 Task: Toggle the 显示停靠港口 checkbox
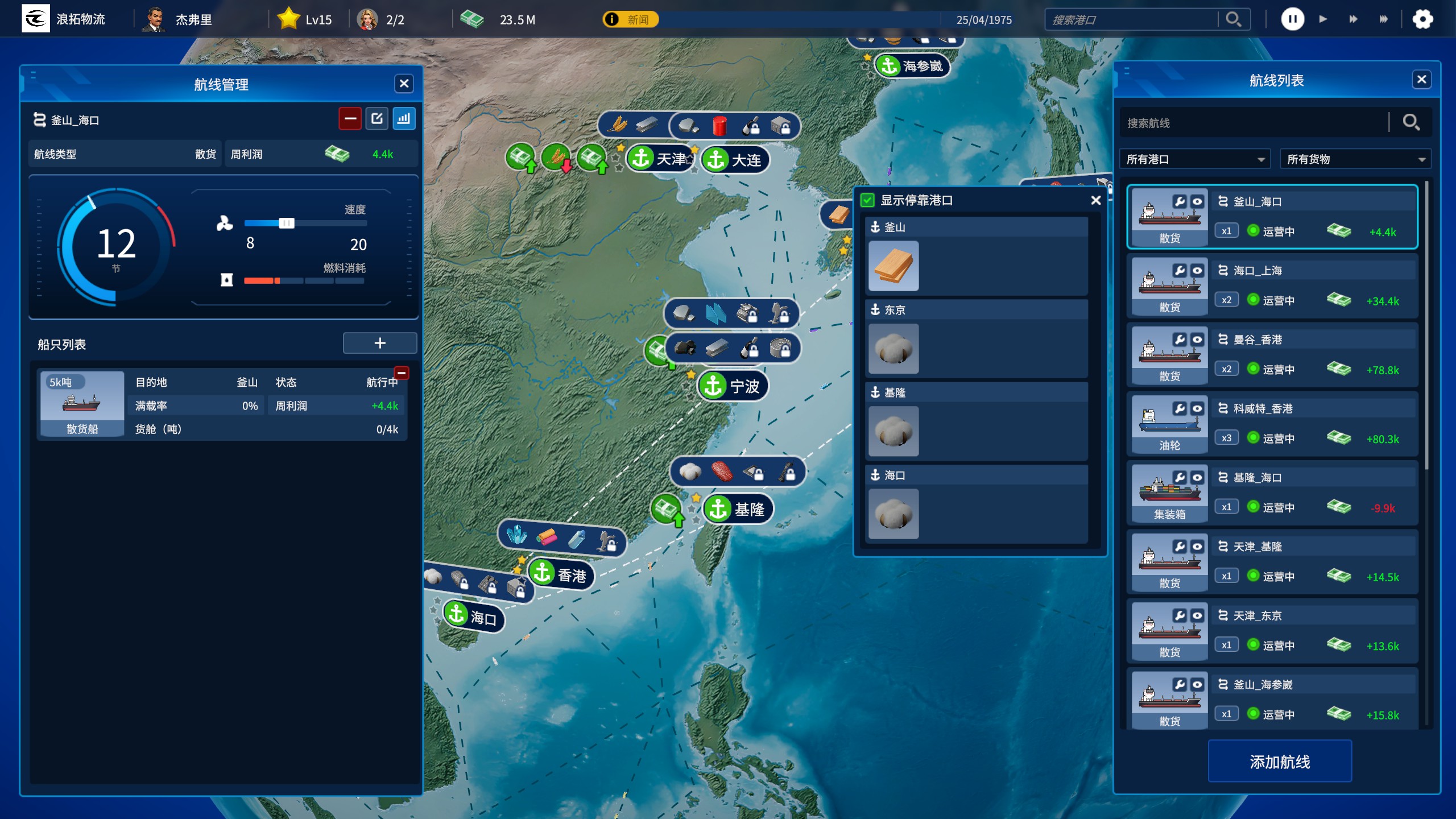pyautogui.click(x=867, y=200)
